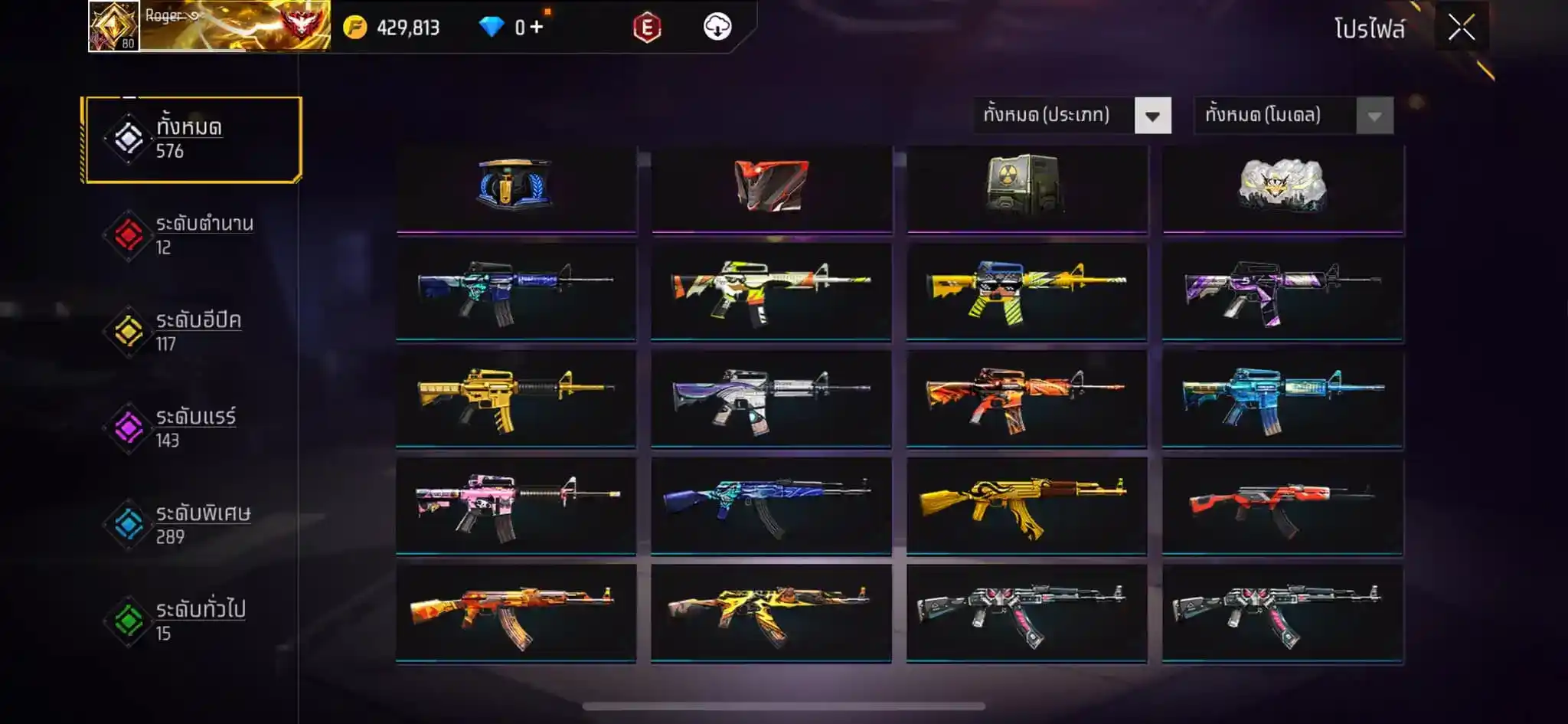Show the ระดับอีปิค rarity items
Viewport: 1568px width, 724px height.
[x=193, y=332]
